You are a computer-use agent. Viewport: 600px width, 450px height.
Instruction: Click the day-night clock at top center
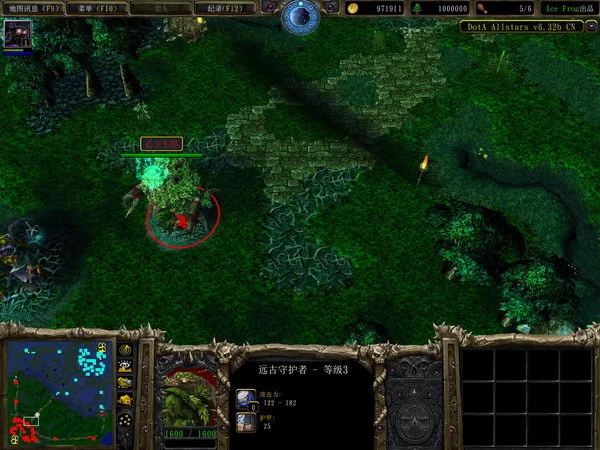pyautogui.click(x=299, y=15)
